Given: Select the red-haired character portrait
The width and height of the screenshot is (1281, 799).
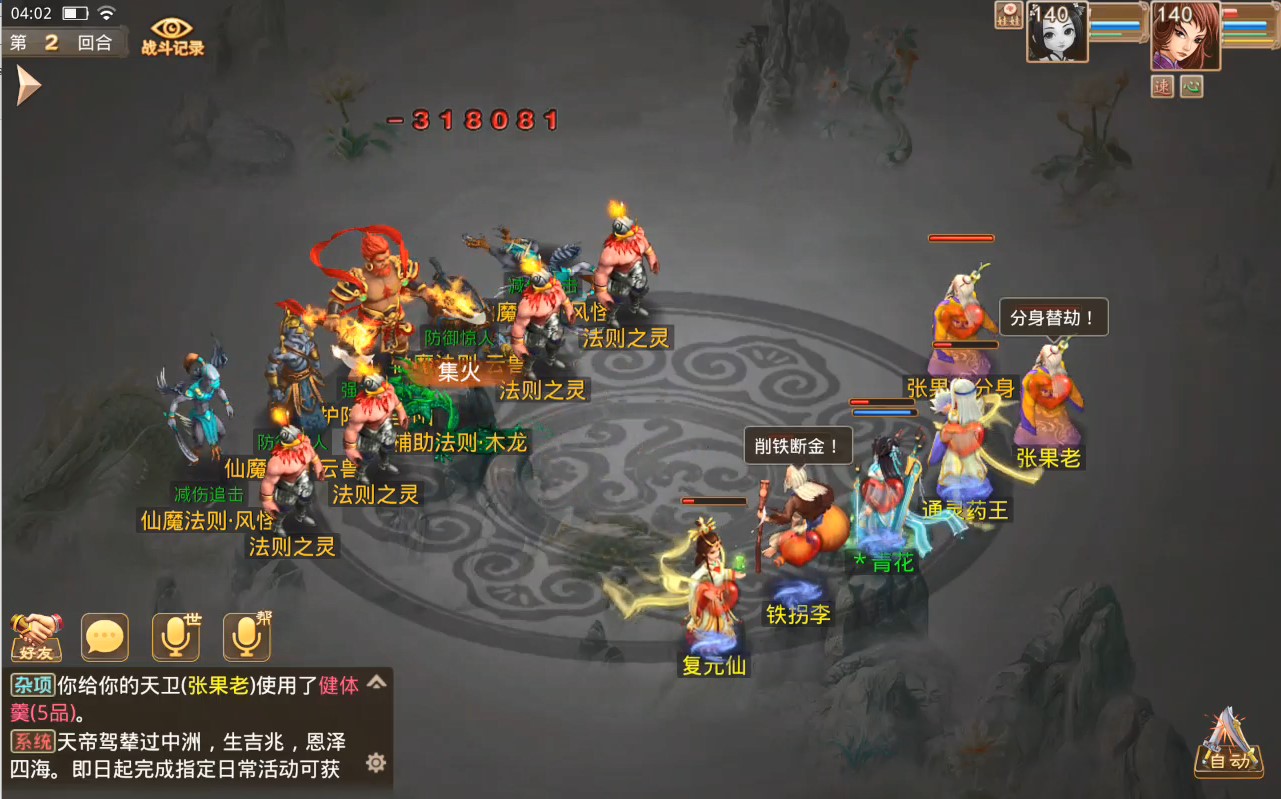Looking at the screenshot, I should tap(1185, 36).
